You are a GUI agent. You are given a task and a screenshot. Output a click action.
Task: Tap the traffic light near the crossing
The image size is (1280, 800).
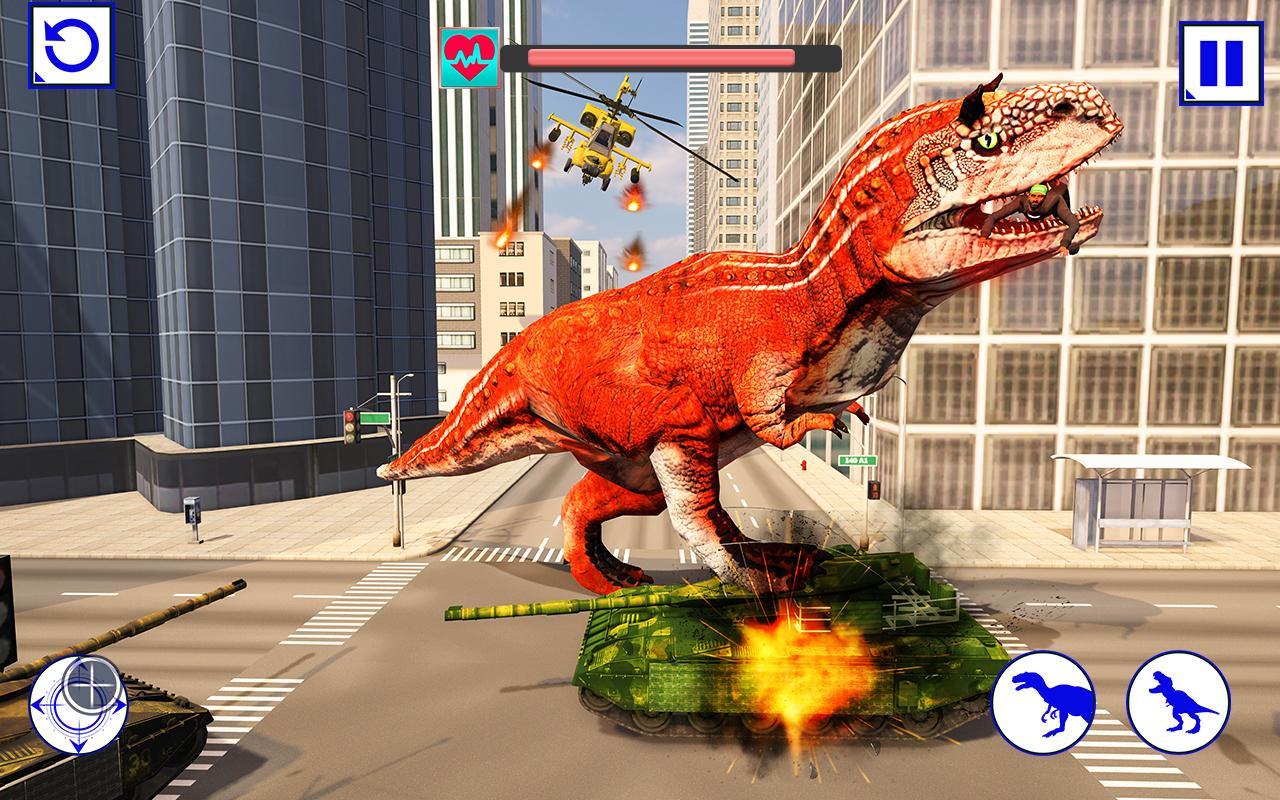[x=352, y=425]
